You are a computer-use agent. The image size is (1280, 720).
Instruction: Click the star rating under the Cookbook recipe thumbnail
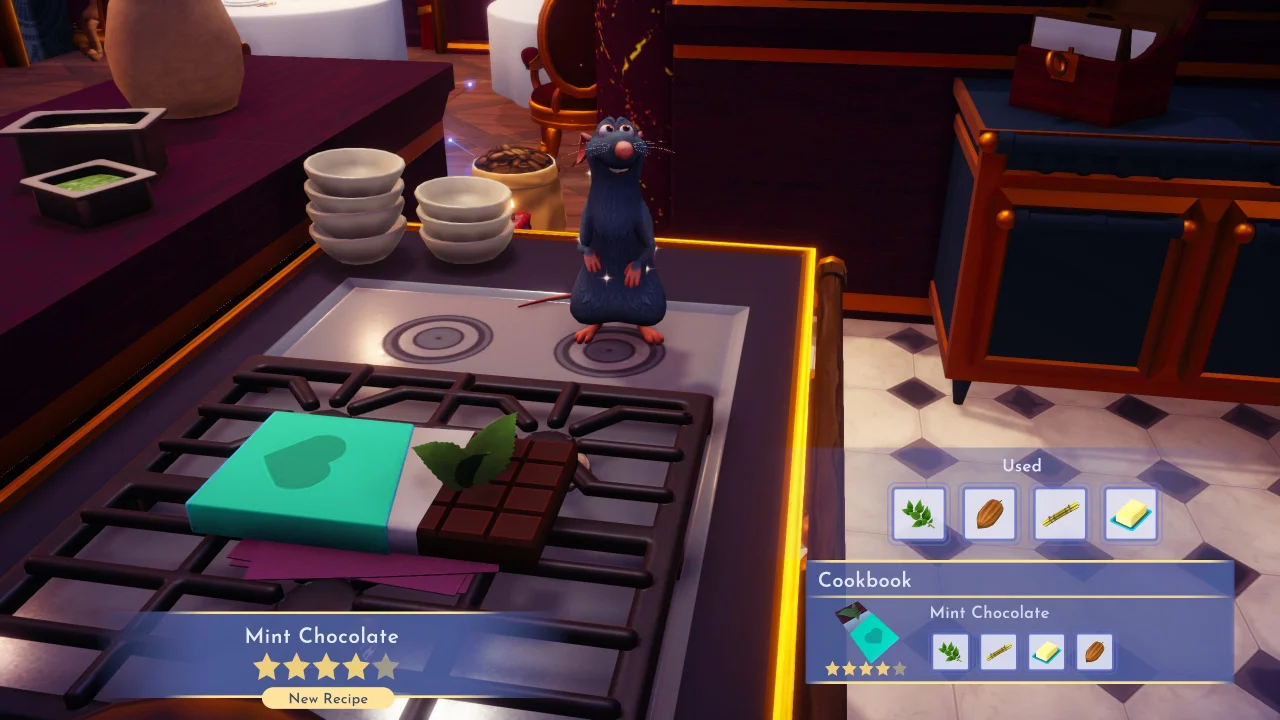(x=864, y=668)
